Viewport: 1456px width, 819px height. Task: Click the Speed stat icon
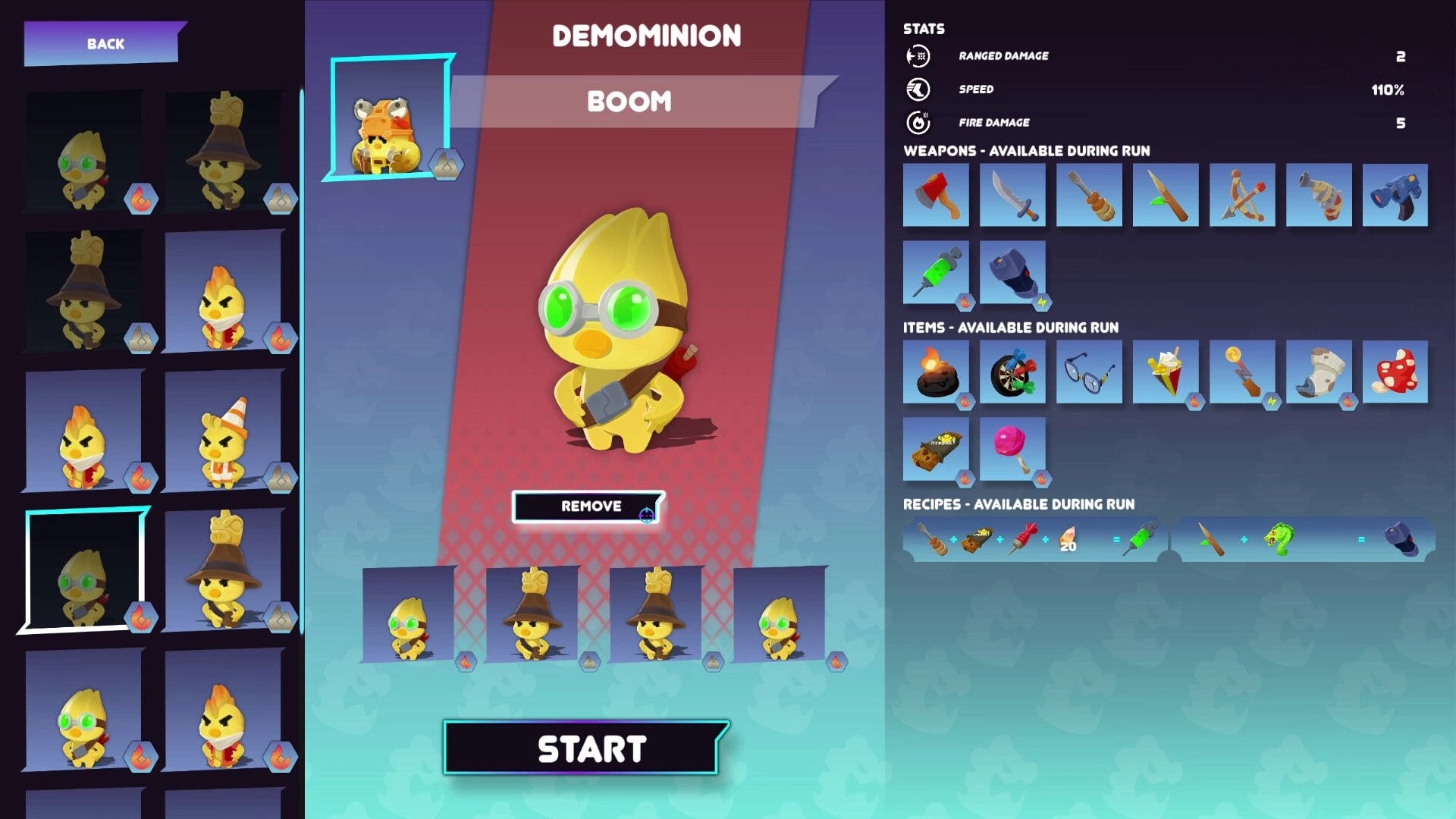coord(918,89)
